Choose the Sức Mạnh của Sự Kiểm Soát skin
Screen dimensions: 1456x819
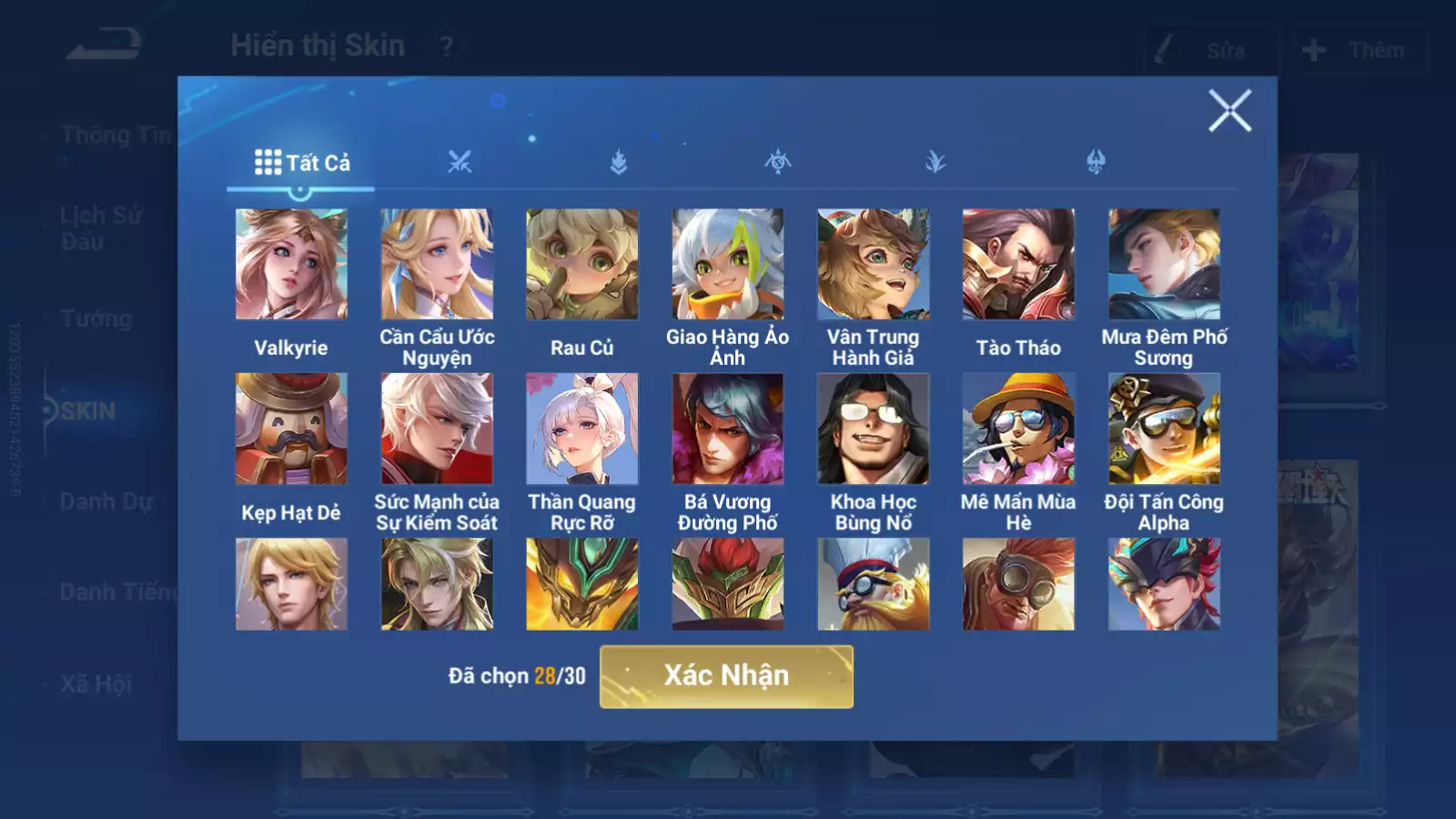tap(437, 429)
